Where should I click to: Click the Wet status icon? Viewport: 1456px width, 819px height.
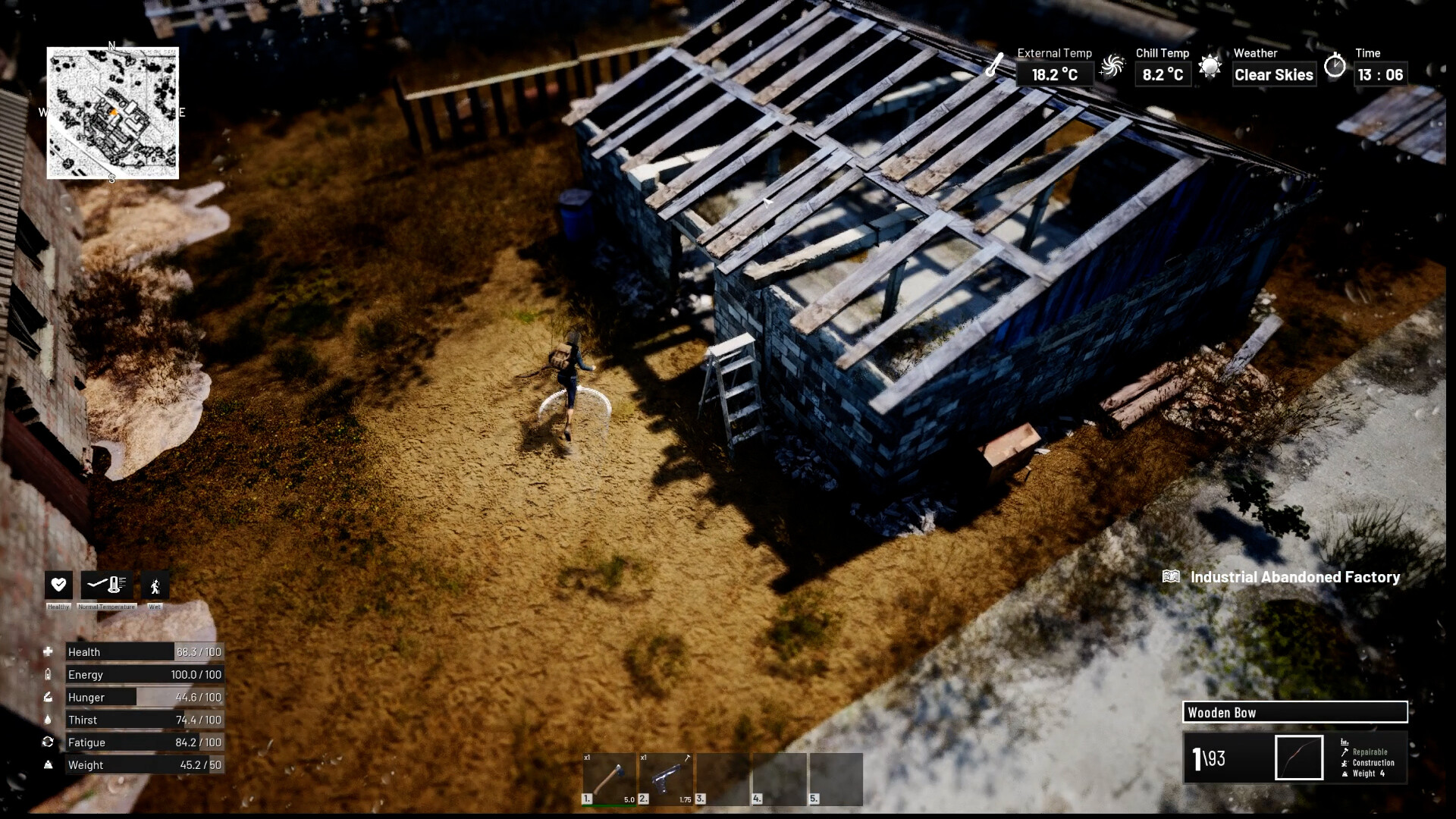pyautogui.click(x=155, y=585)
